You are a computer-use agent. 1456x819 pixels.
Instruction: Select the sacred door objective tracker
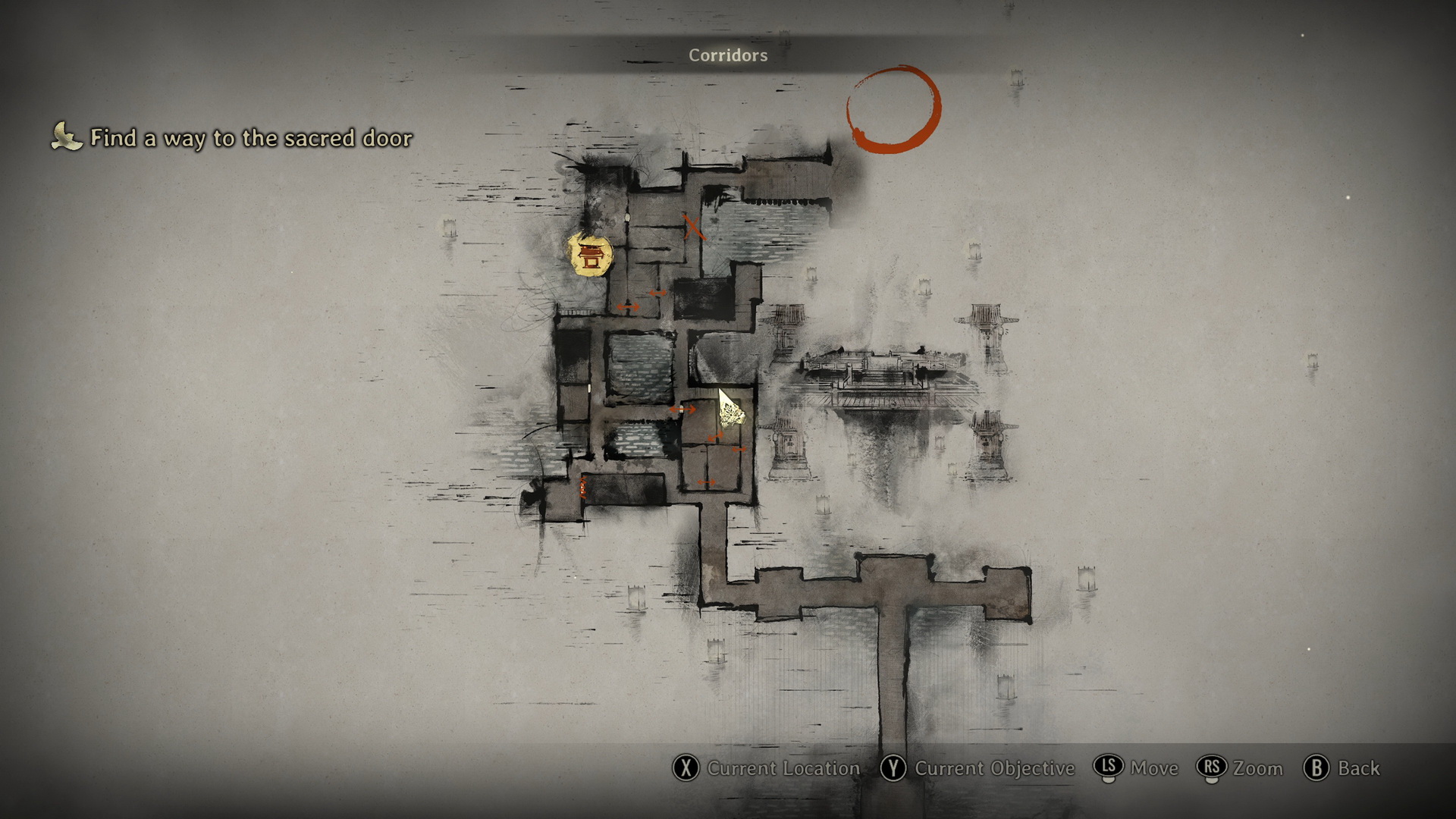234,138
